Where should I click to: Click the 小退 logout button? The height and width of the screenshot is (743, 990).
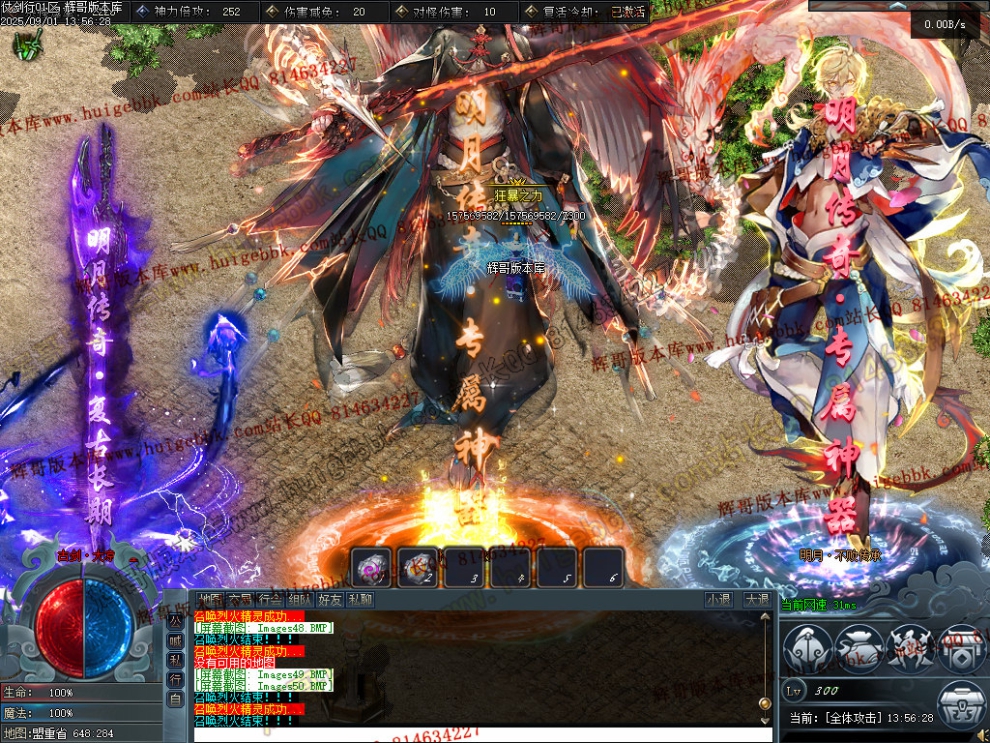pyautogui.click(x=718, y=600)
